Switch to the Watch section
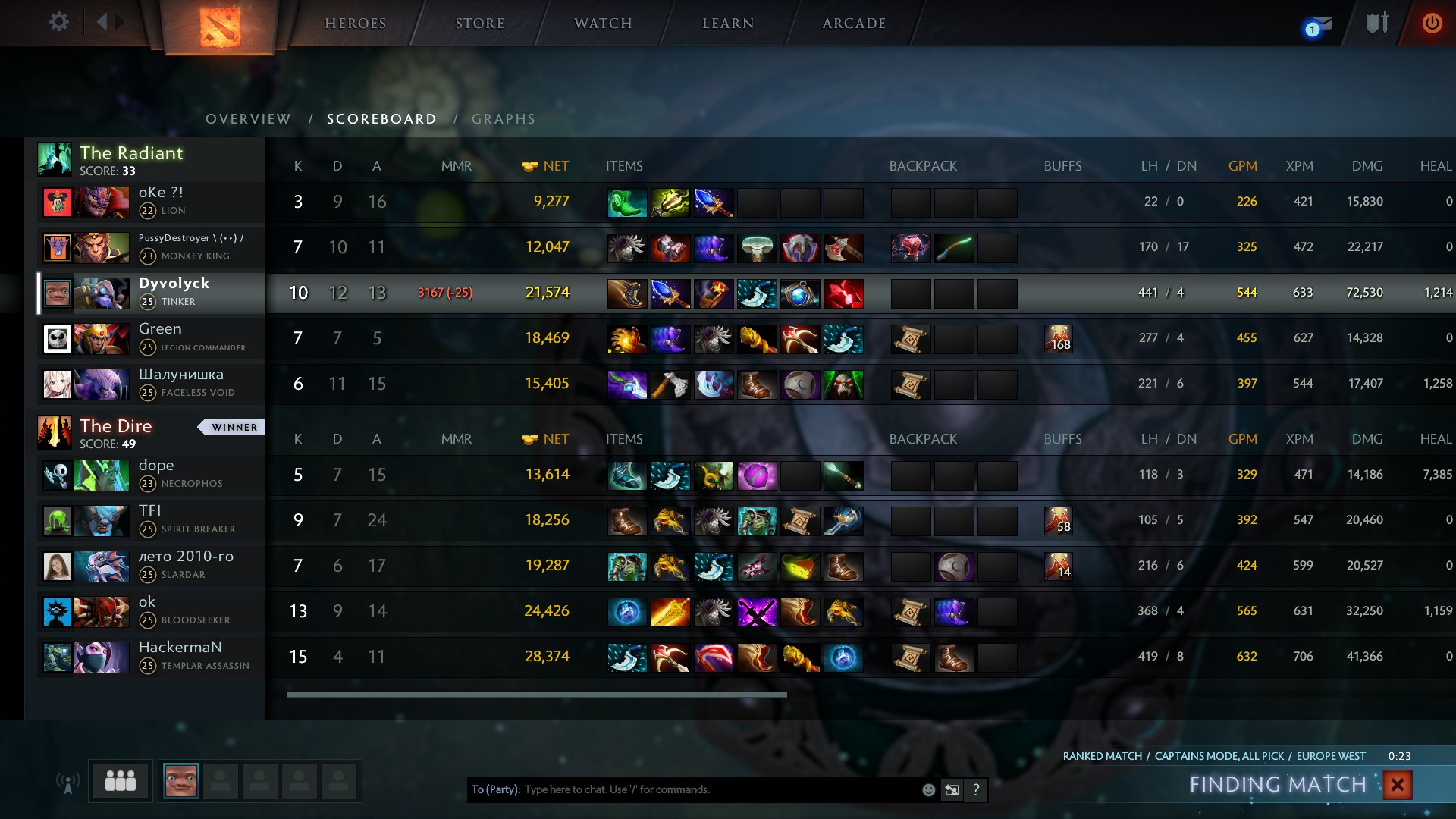The width and height of the screenshot is (1456, 819). (603, 24)
